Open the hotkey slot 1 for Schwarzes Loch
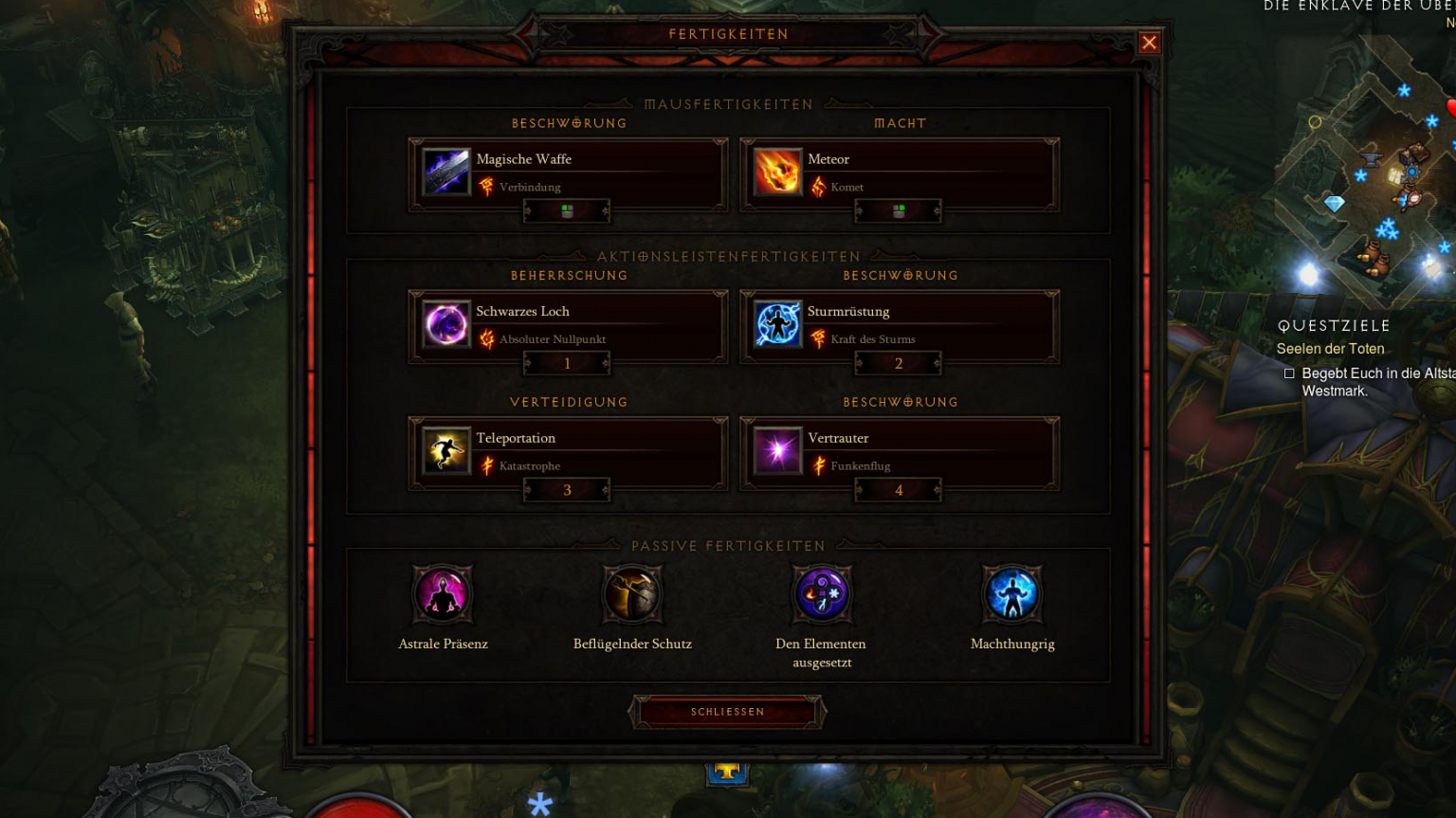 tap(566, 363)
